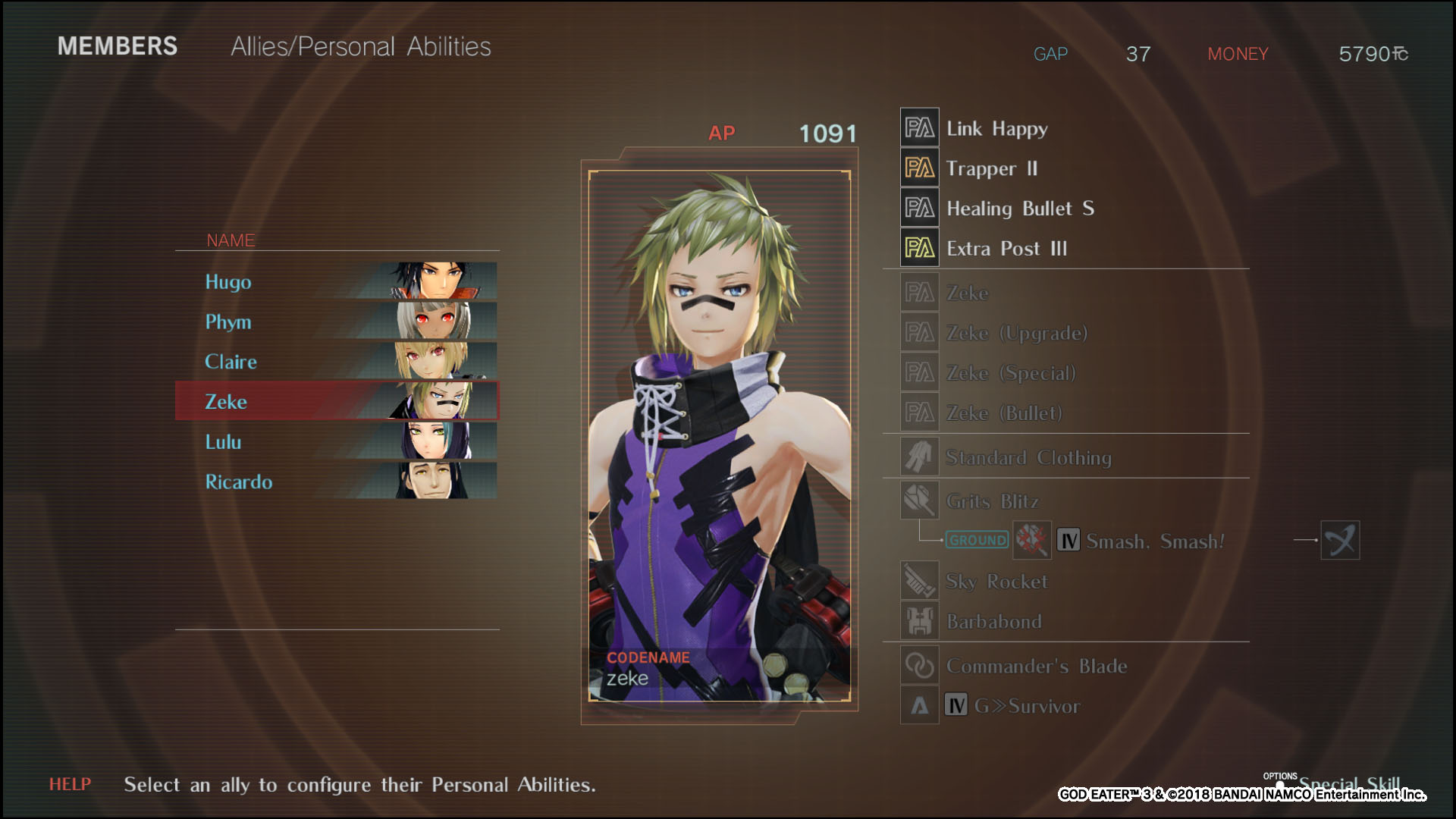1456x819 pixels.
Task: Select the Zeke (Upgrade) ability entry
Action: (1016, 333)
